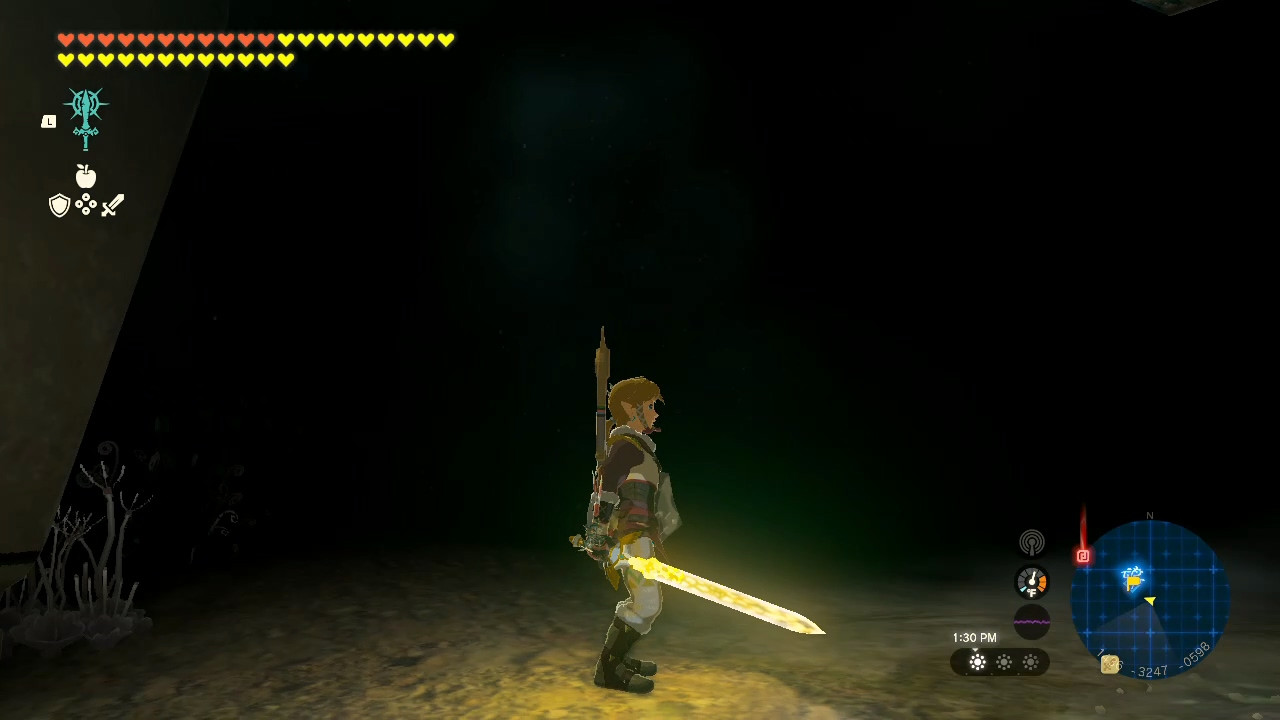Click the antenna signal icon above the gauge

click(x=1031, y=543)
